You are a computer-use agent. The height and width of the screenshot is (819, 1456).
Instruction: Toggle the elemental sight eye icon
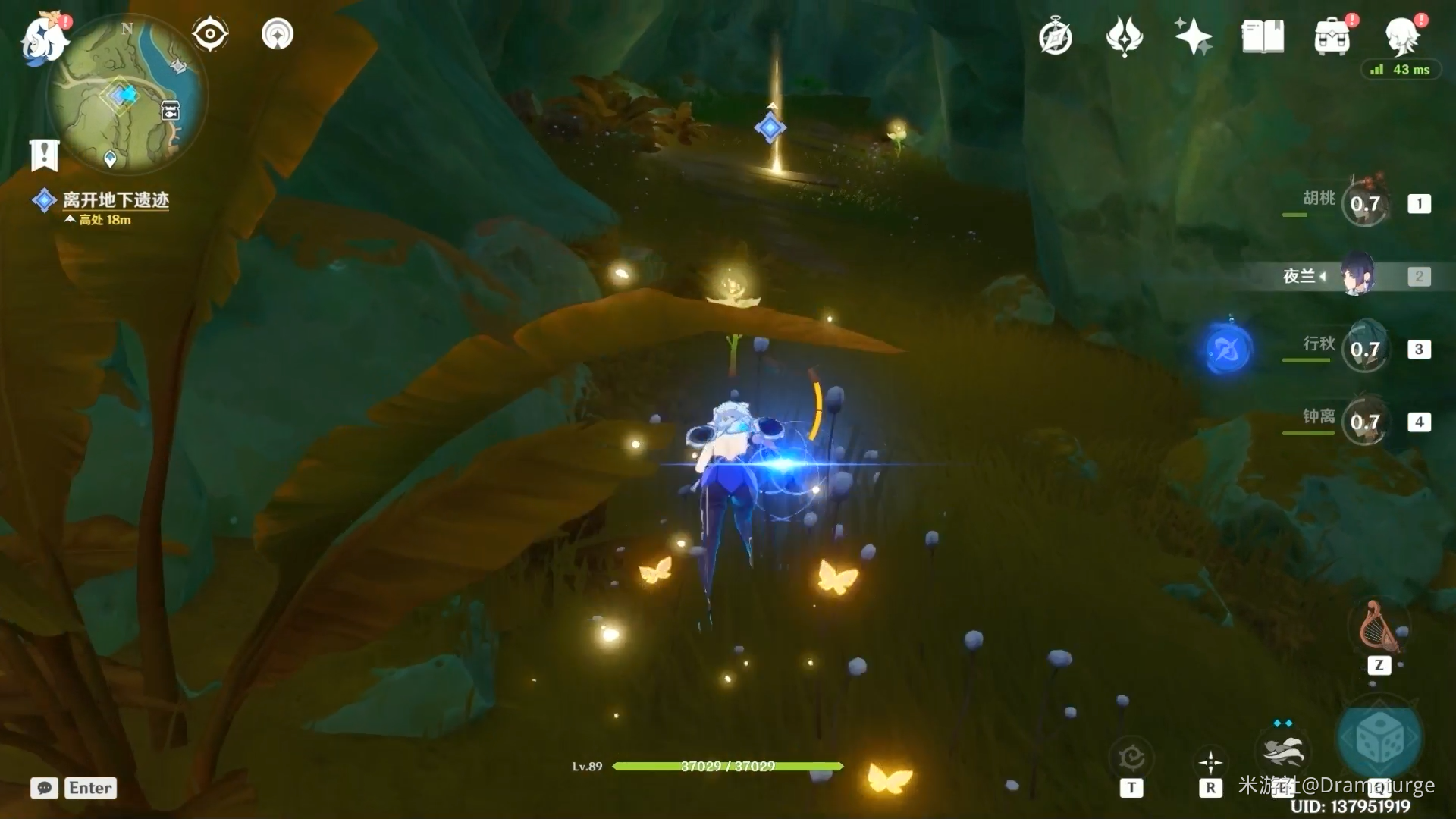(210, 34)
